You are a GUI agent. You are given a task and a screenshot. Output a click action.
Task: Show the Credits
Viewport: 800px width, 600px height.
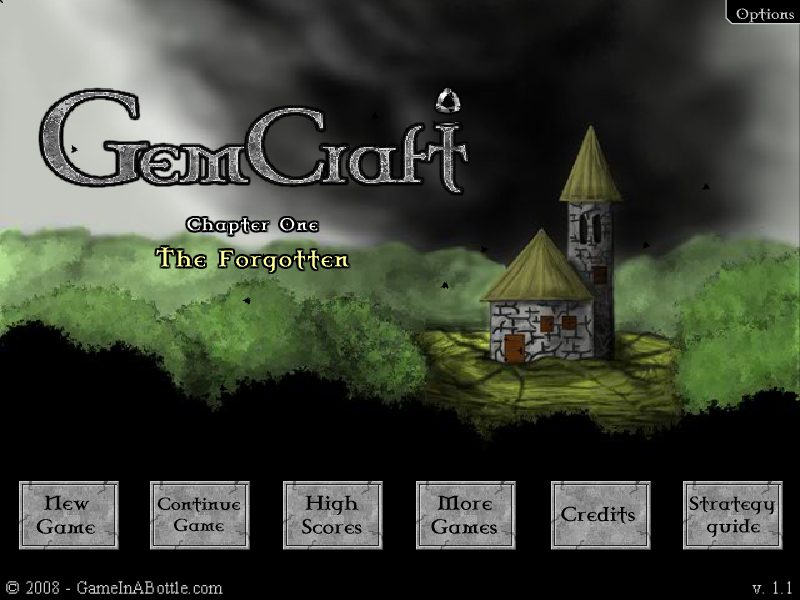click(x=599, y=515)
